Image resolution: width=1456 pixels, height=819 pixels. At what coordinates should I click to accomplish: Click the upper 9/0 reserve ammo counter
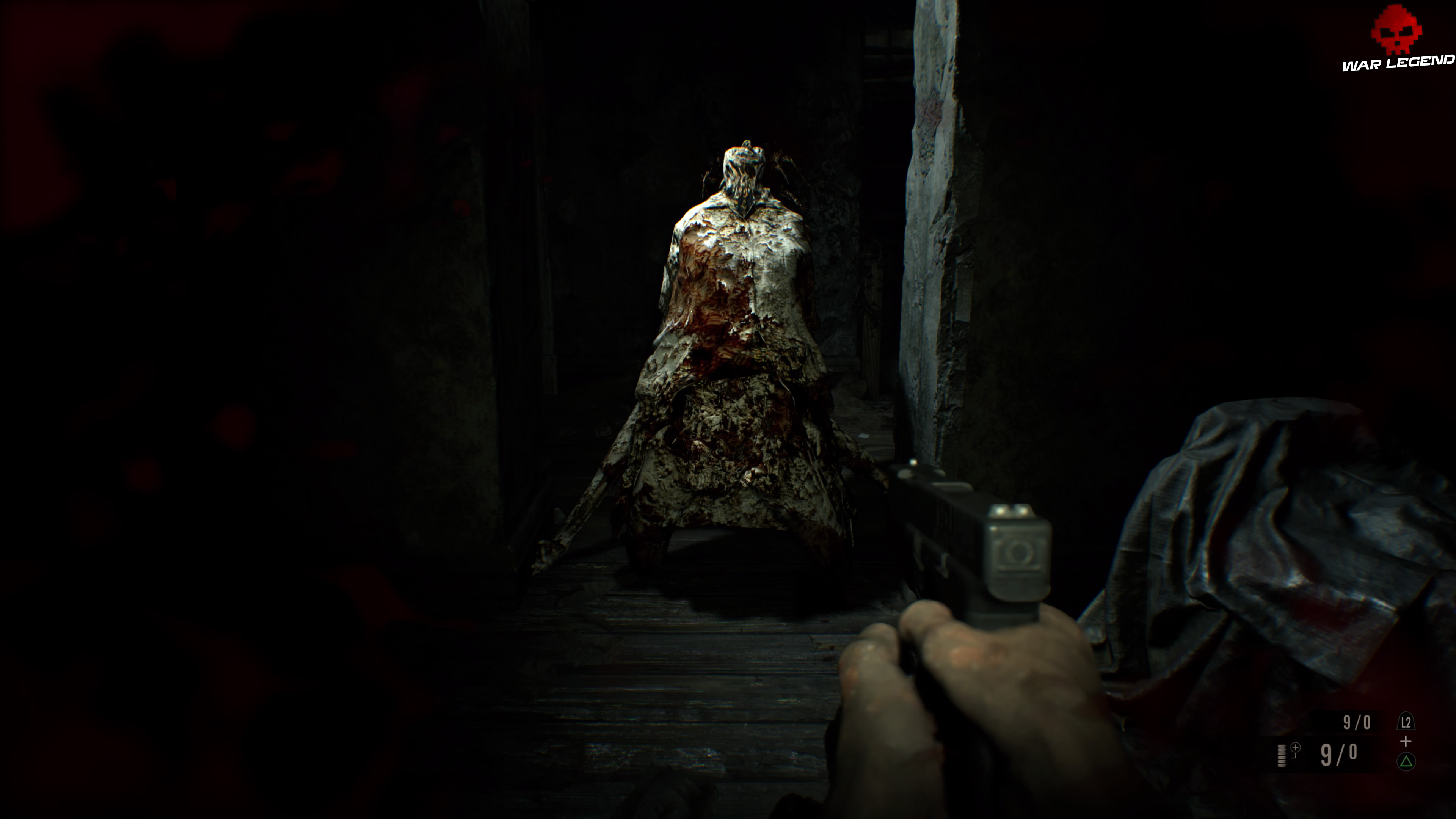(x=1357, y=722)
